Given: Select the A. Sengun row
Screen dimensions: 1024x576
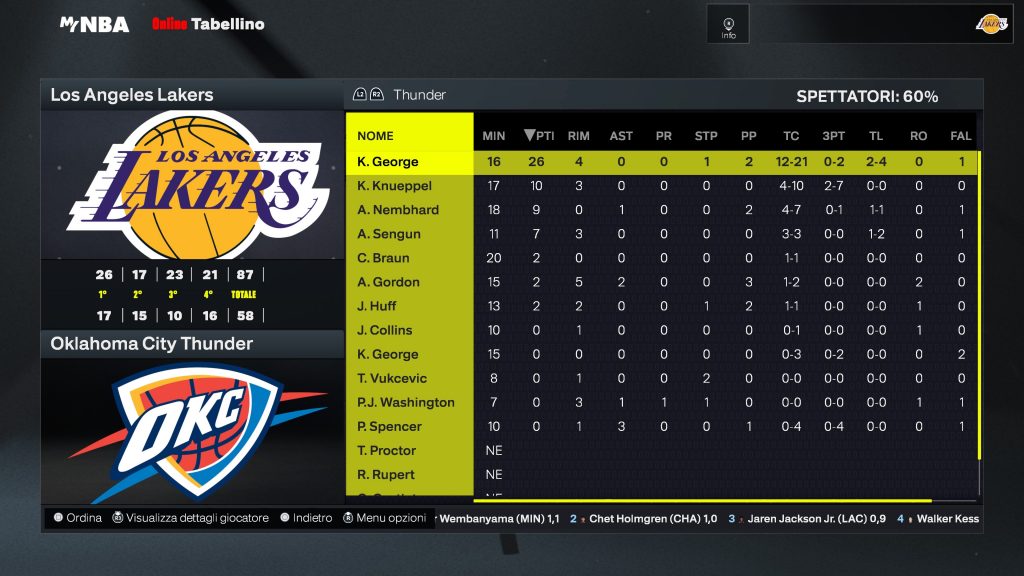Looking at the screenshot, I should click(x=389, y=234).
